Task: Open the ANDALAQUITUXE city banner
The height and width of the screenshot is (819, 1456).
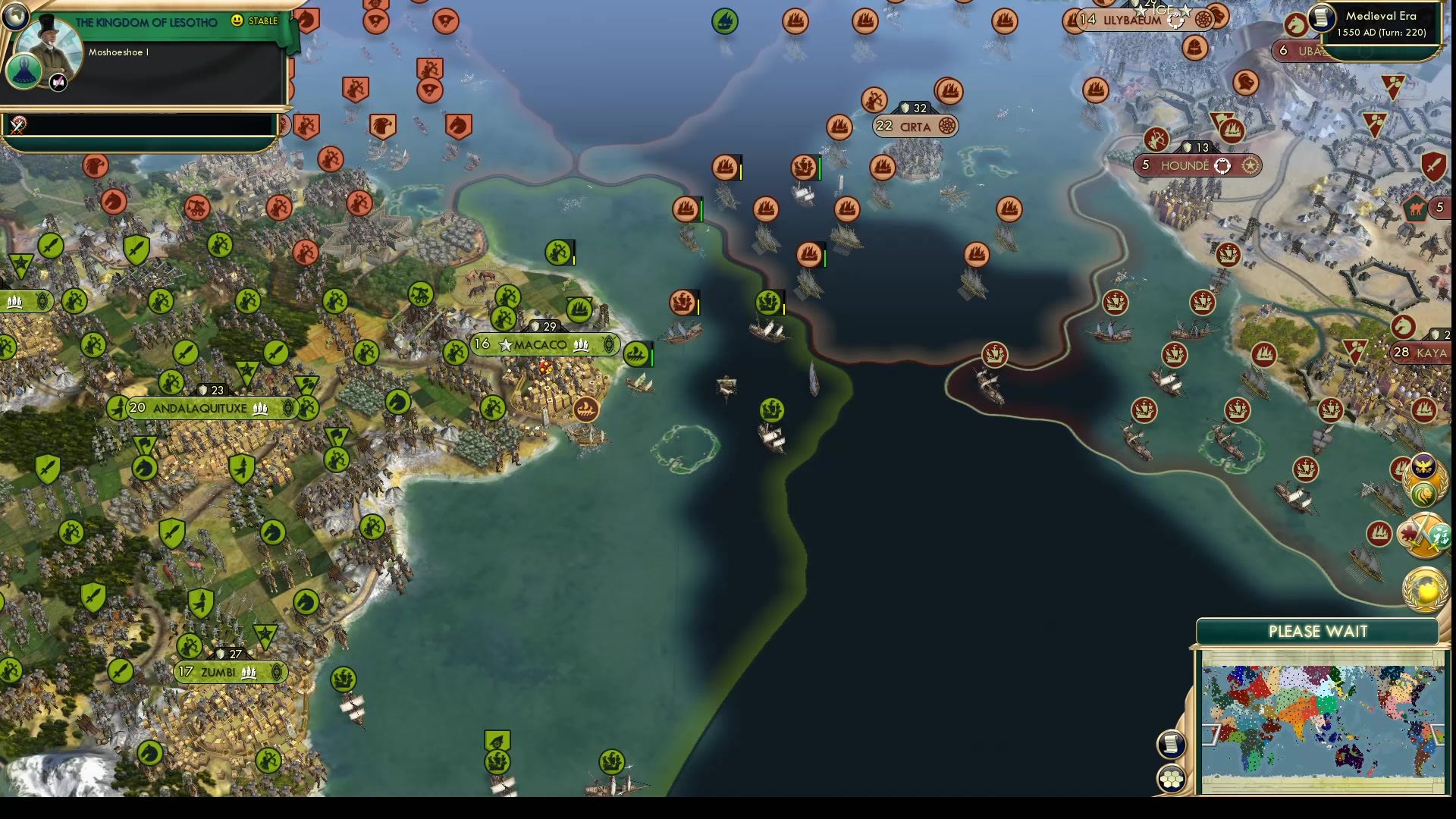Action: click(x=202, y=407)
